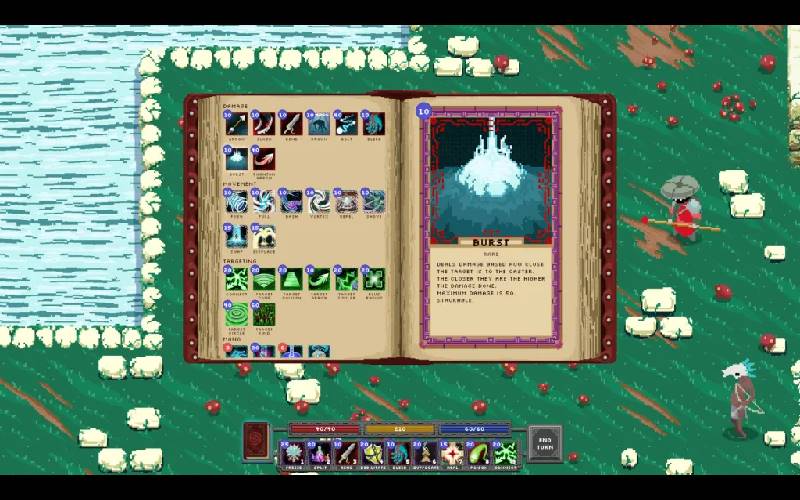Screen dimensions: 800x500
Task: Select the Heal spell in hotbar slot 7
Action: (x=453, y=454)
